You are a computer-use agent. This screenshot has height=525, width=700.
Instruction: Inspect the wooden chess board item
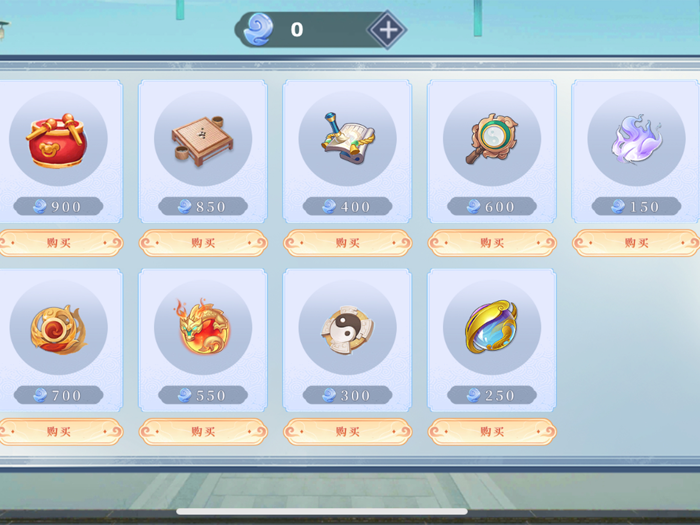[203, 139]
